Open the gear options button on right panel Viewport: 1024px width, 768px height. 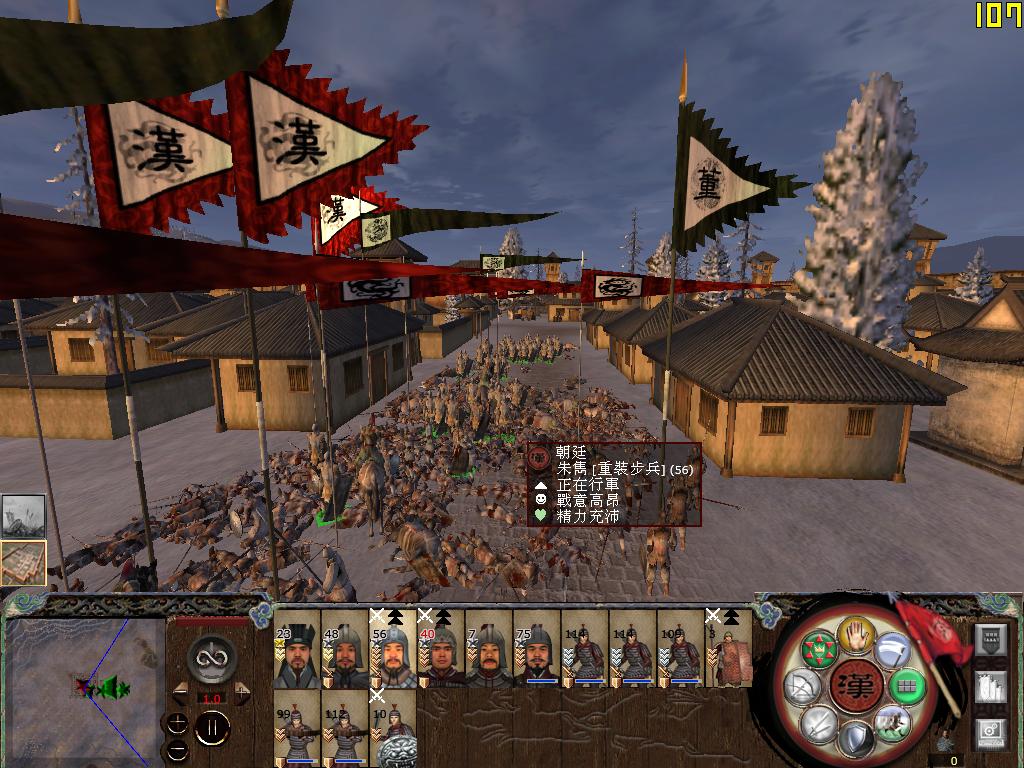989,731
